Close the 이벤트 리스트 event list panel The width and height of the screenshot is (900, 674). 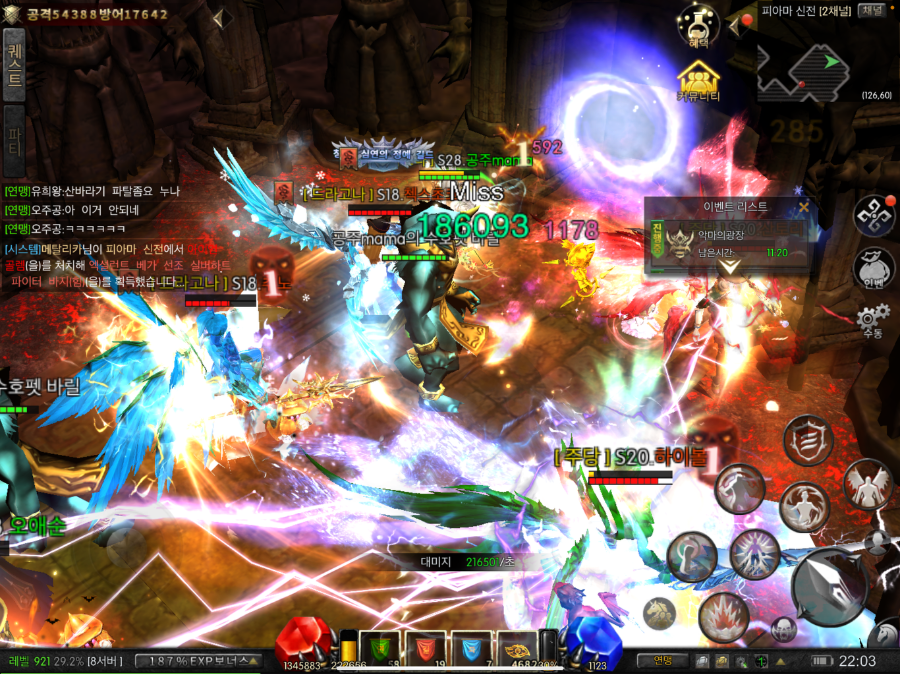(x=803, y=207)
